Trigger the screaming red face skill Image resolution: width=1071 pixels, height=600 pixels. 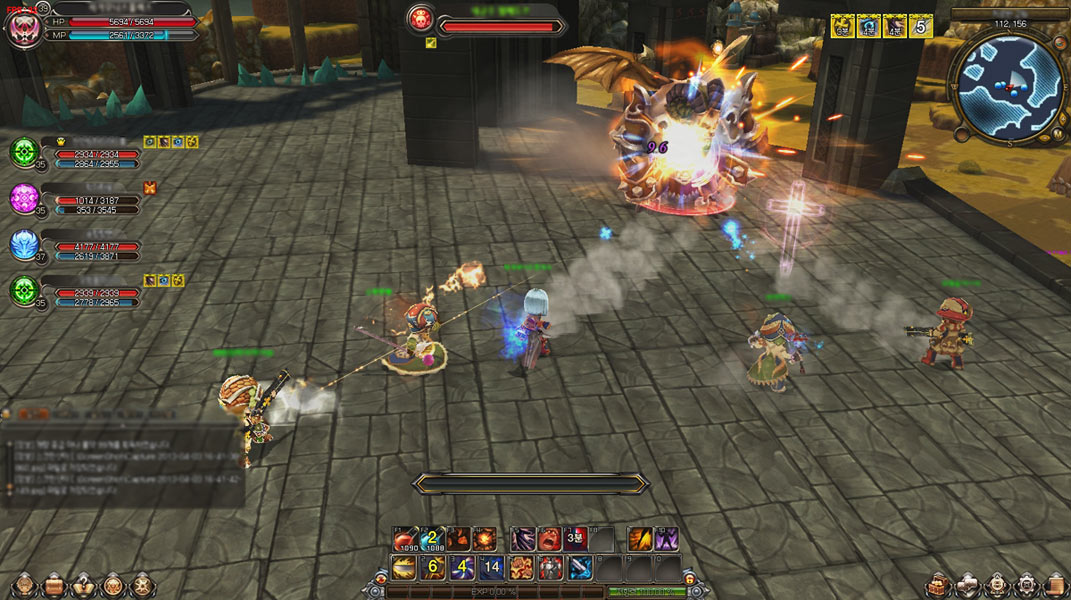(x=549, y=540)
